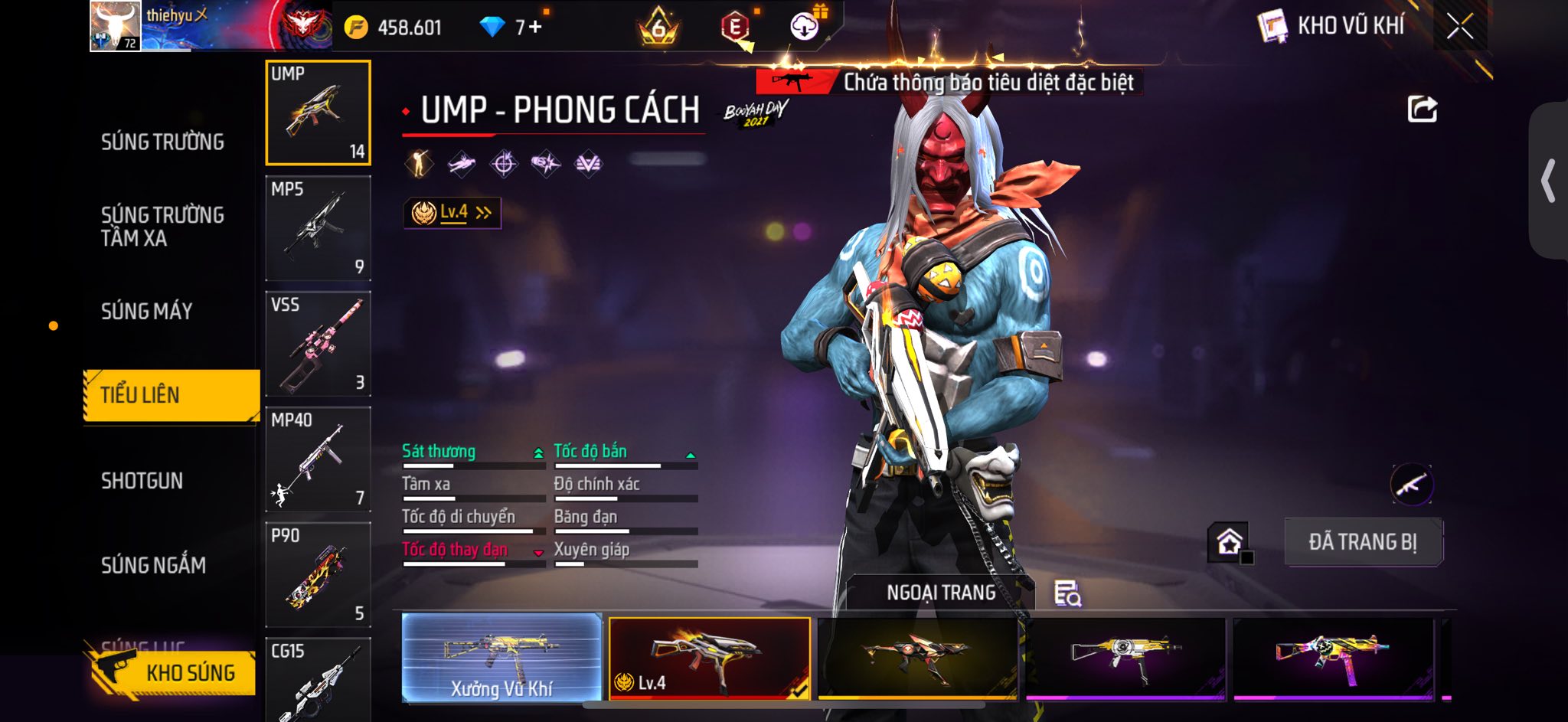Open the thiehyu player profile
The image size is (1568, 722).
click(115, 26)
